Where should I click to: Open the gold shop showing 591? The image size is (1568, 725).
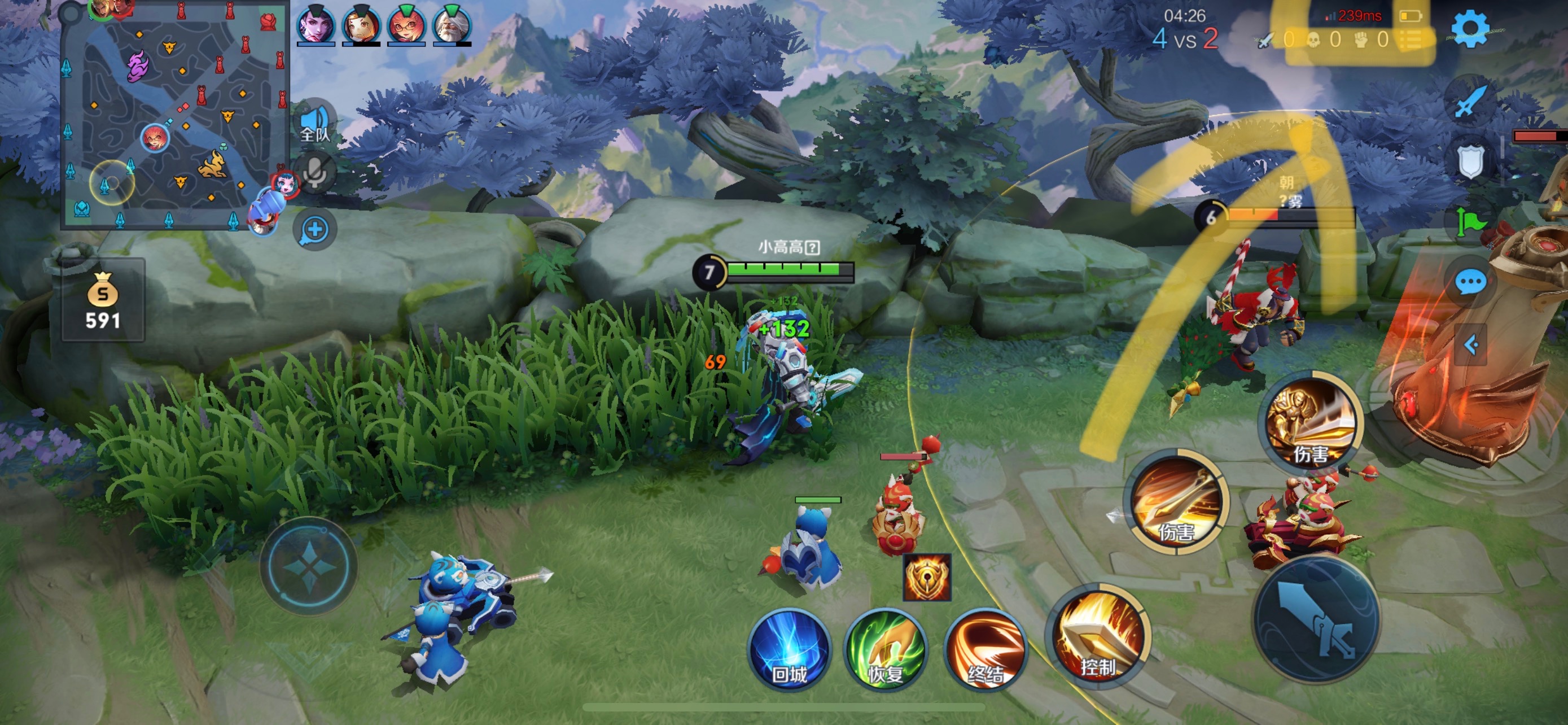tap(103, 302)
